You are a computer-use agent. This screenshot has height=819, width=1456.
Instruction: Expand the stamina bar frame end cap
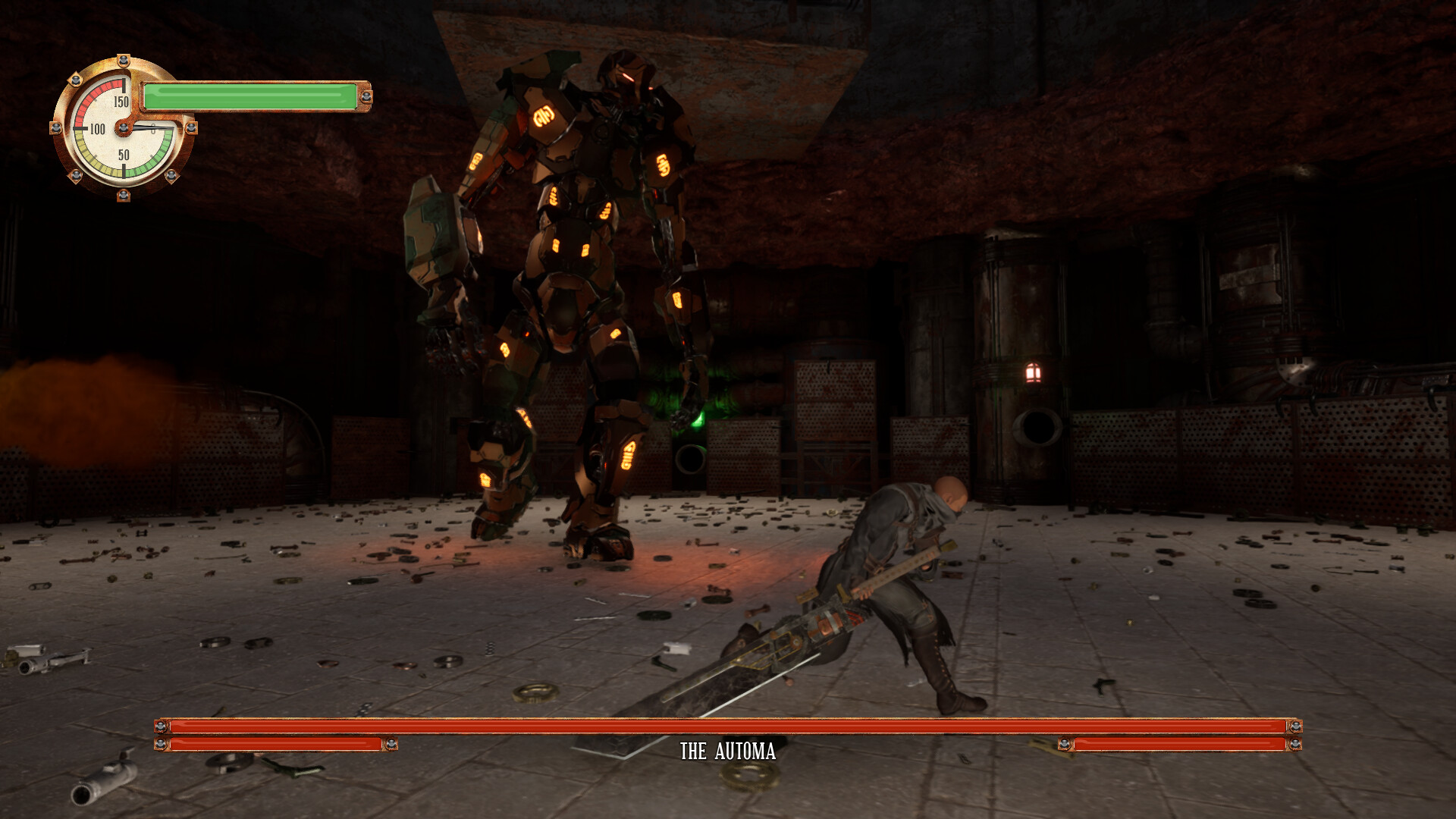(365, 96)
